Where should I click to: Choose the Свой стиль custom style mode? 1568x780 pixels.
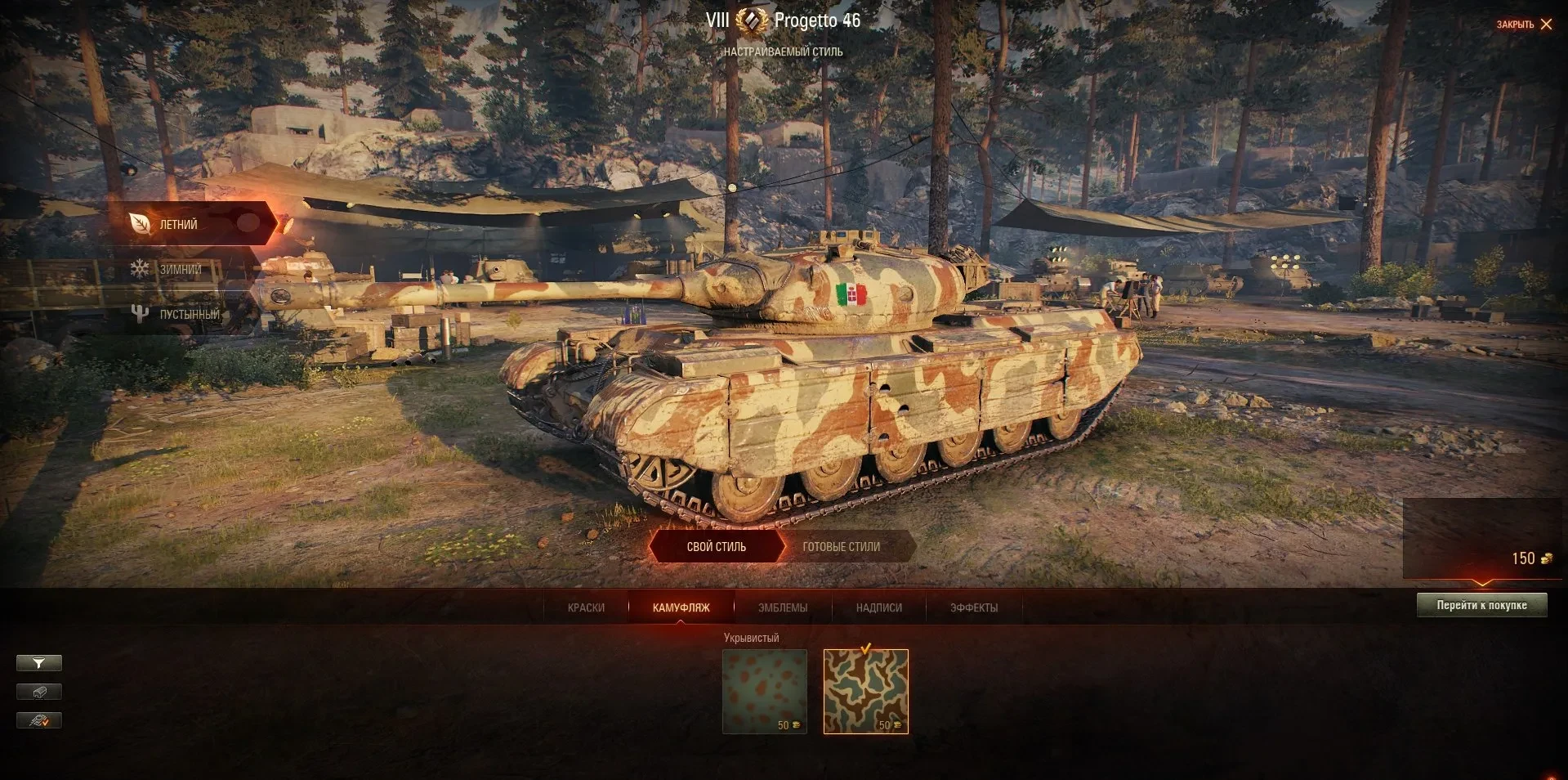pyautogui.click(x=716, y=547)
